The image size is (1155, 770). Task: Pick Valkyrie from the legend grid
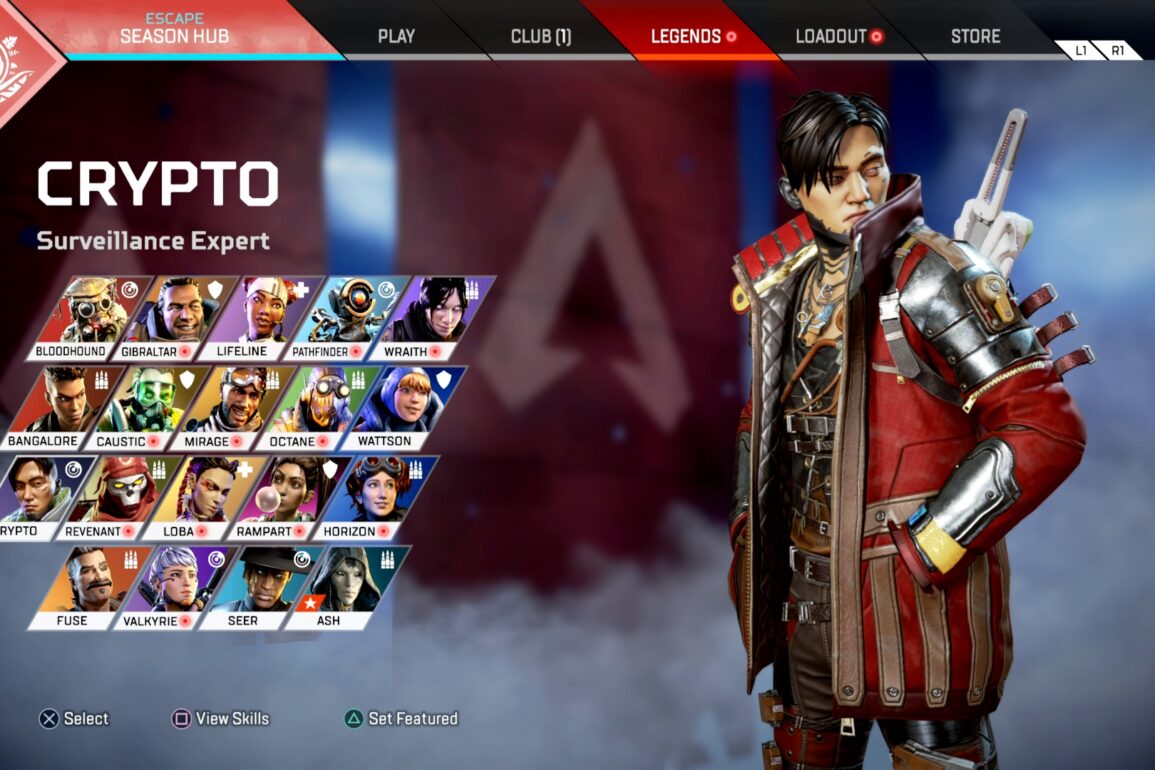pos(175,587)
